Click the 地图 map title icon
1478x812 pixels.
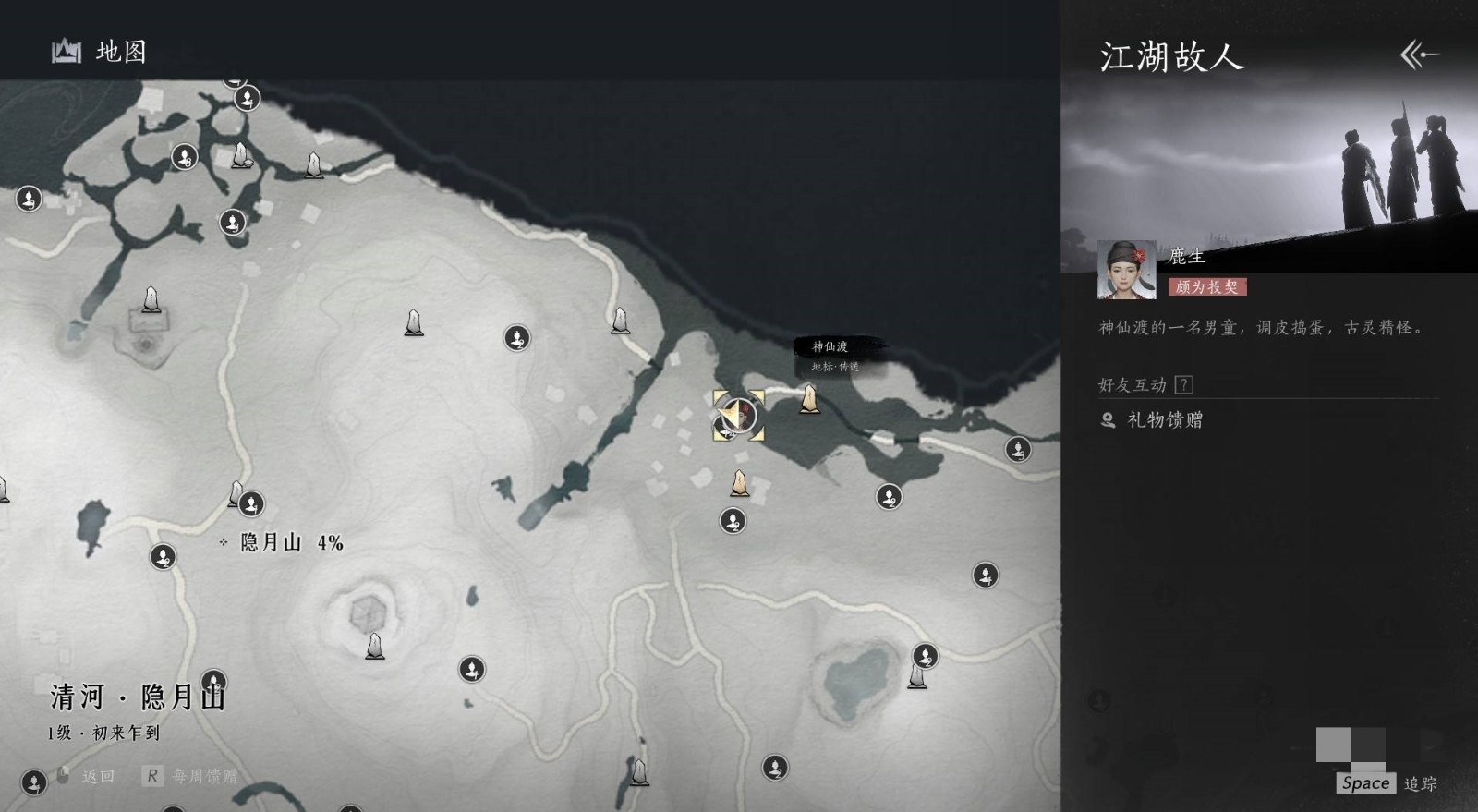pos(67,52)
